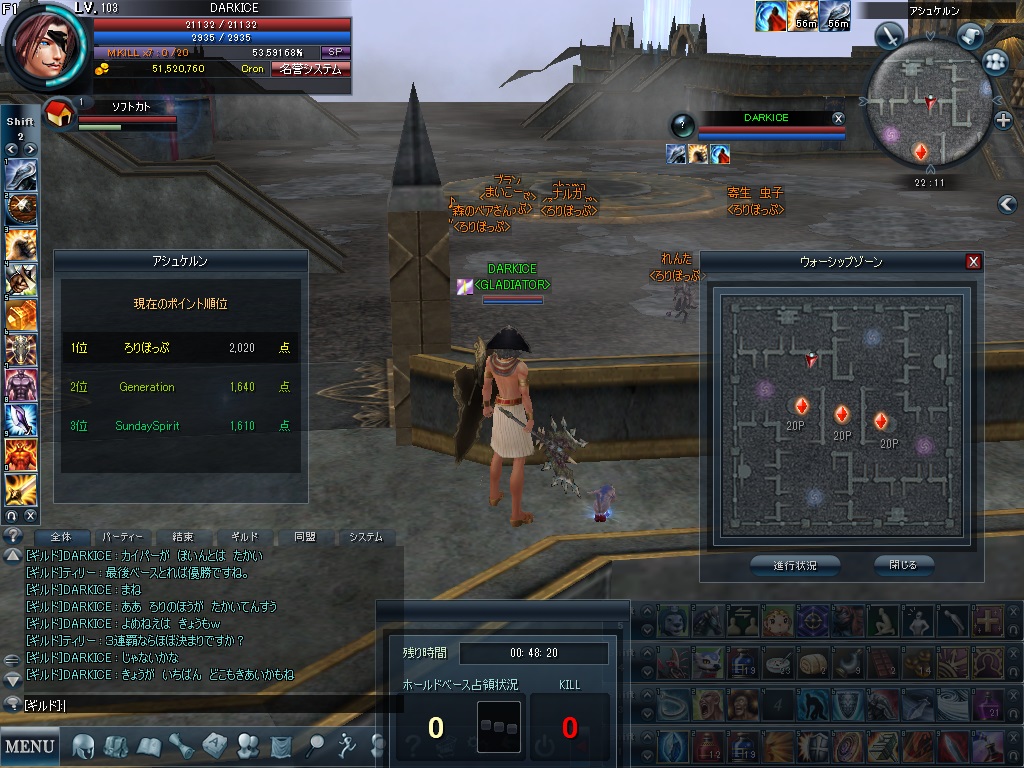This screenshot has height=768, width=1024.
Task: Zoom the minimap with the plus button
Action: (x=1004, y=120)
